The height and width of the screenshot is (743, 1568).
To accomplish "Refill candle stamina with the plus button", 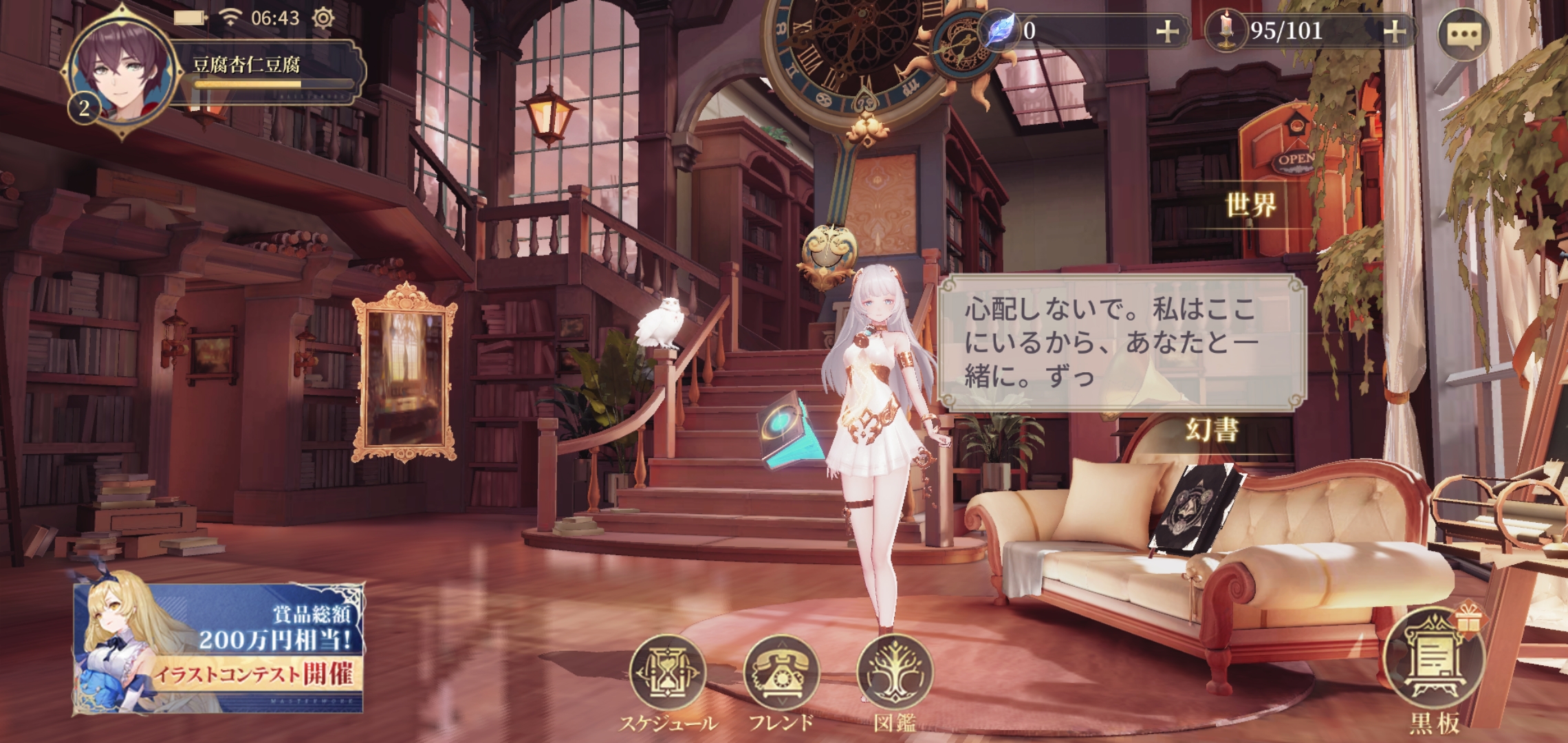I will (1394, 32).
